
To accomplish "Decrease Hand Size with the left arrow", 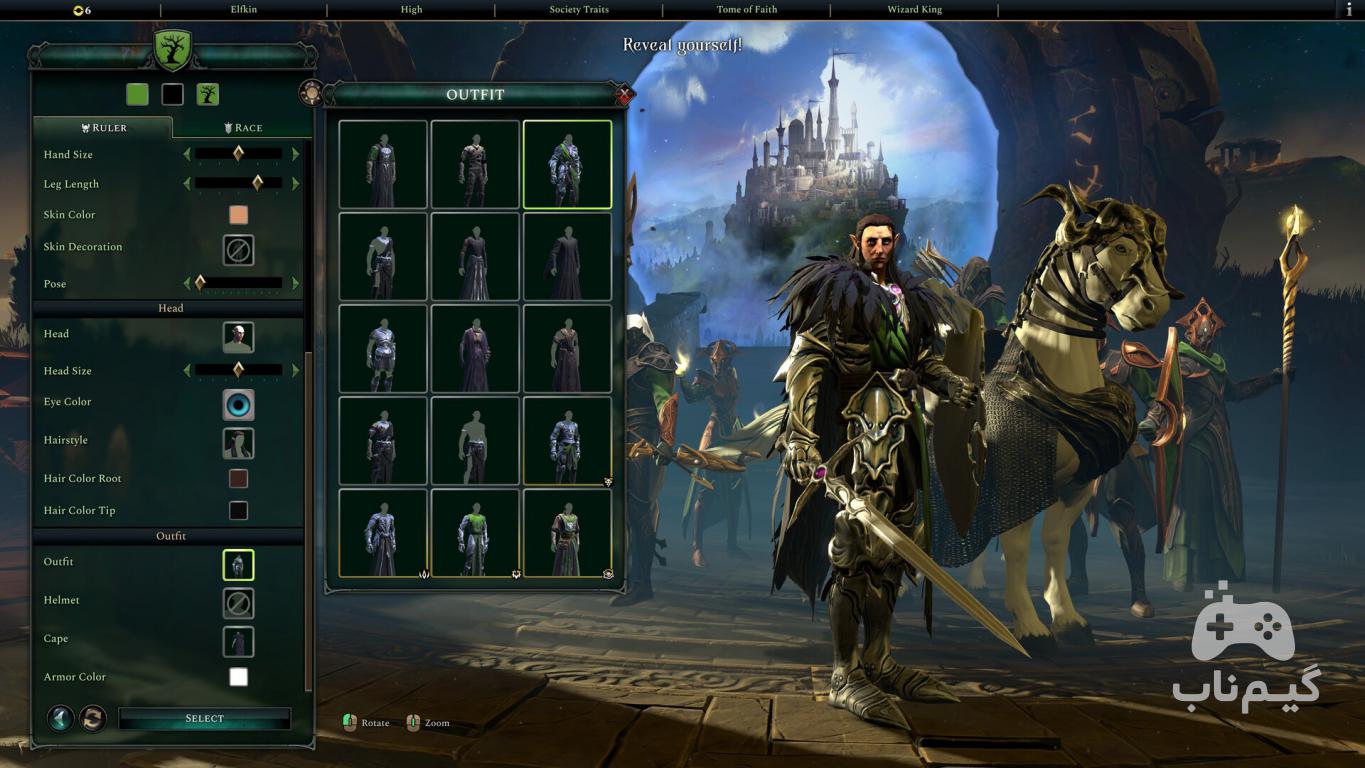I will coord(186,155).
